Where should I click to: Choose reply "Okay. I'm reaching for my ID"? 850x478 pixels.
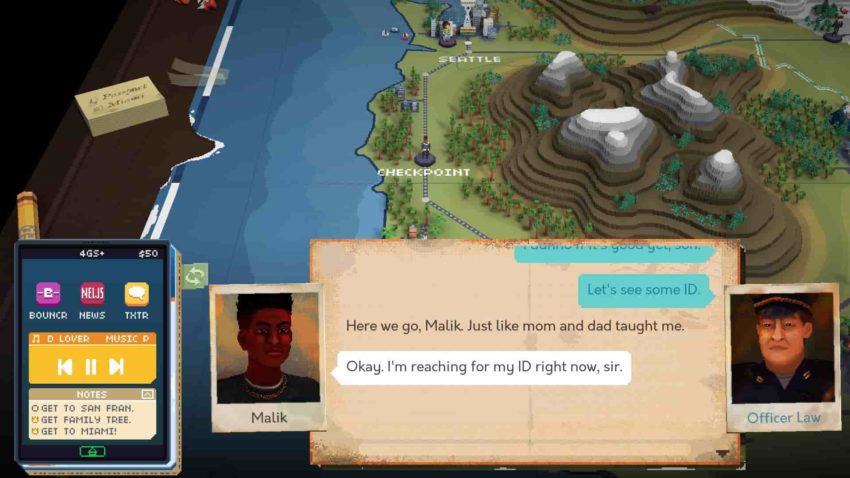(x=484, y=367)
